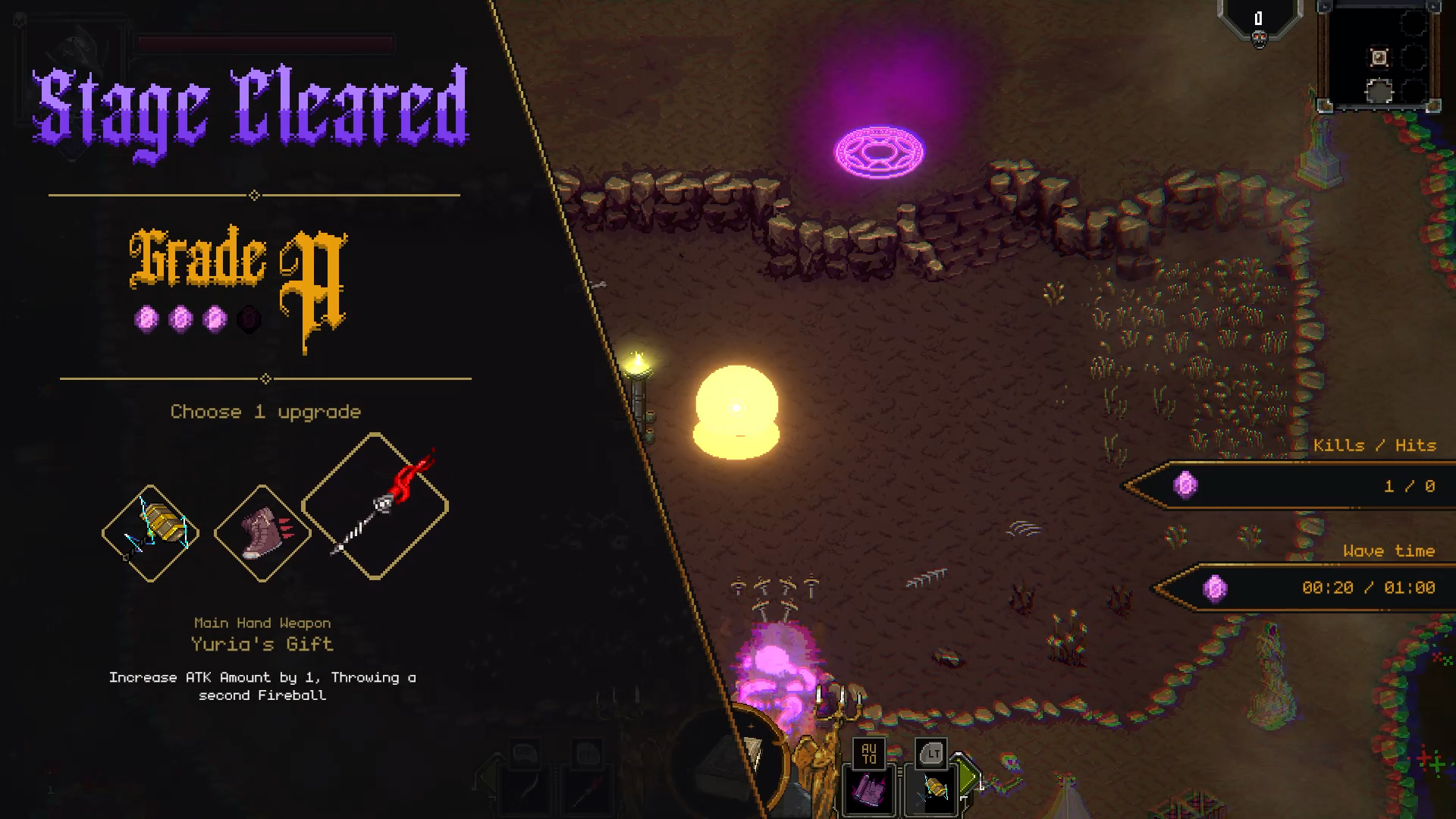Click the red health bar at top left
This screenshot has height=819, width=1456.
pyautogui.click(x=265, y=44)
